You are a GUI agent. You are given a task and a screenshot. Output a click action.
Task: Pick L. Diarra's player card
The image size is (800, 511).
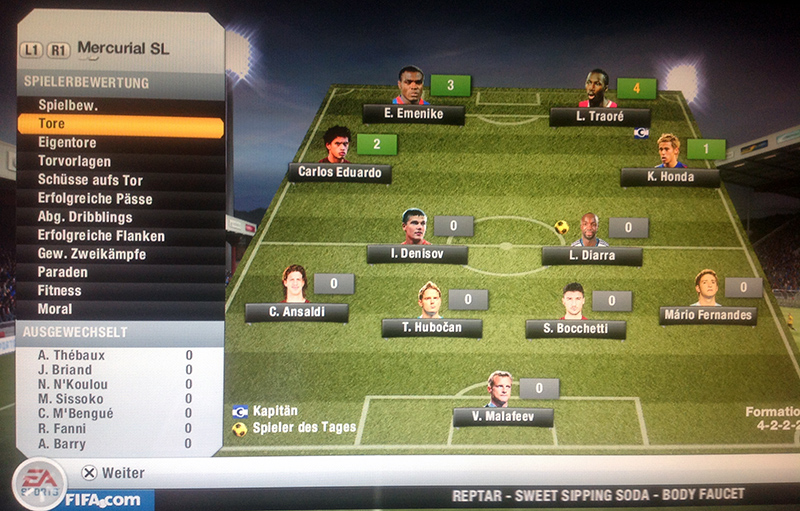tap(591, 256)
